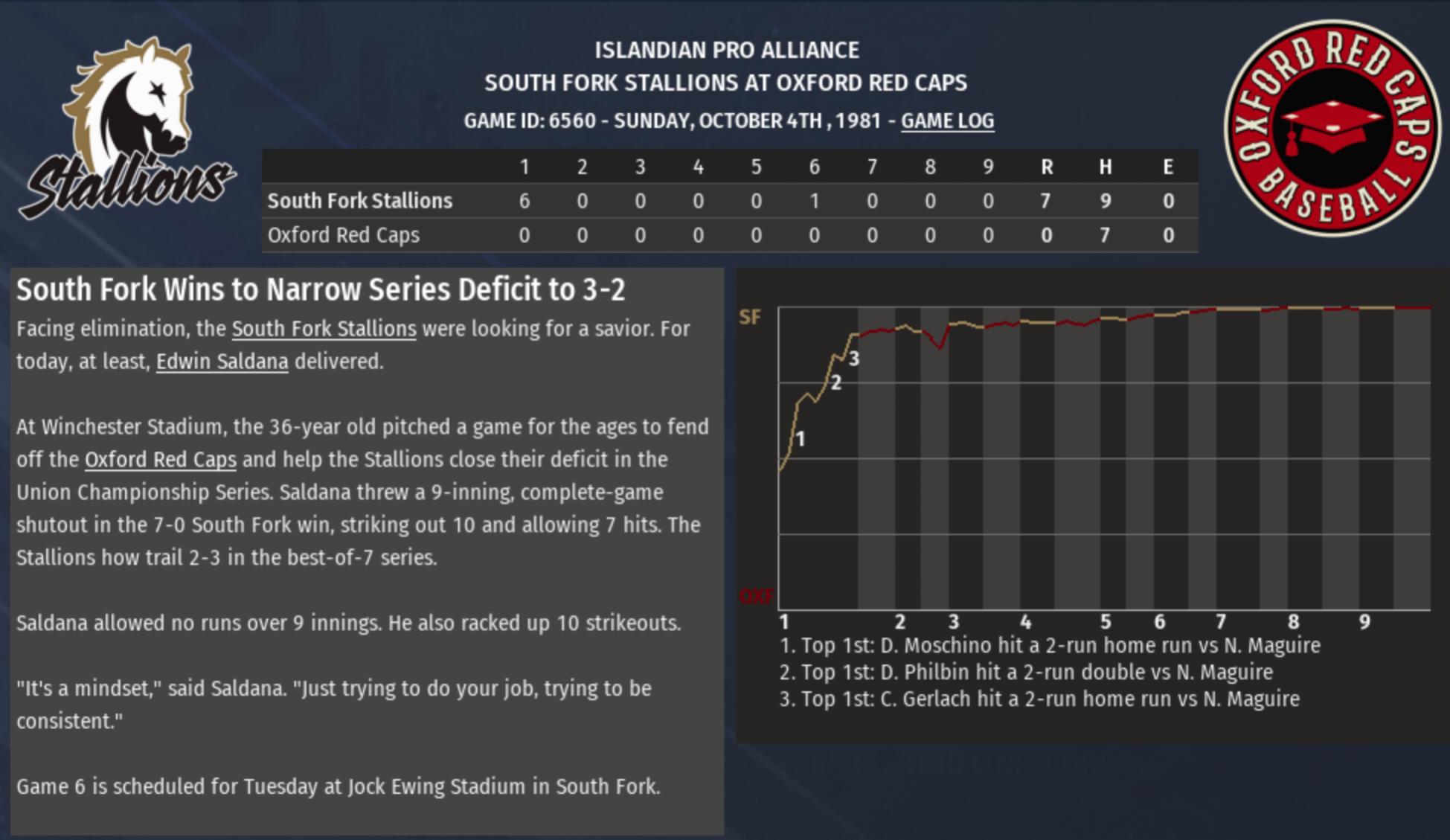This screenshot has height=840, width=1450.
Task: Click the Oxford Red Caps Baseball logo
Action: tap(1332, 128)
